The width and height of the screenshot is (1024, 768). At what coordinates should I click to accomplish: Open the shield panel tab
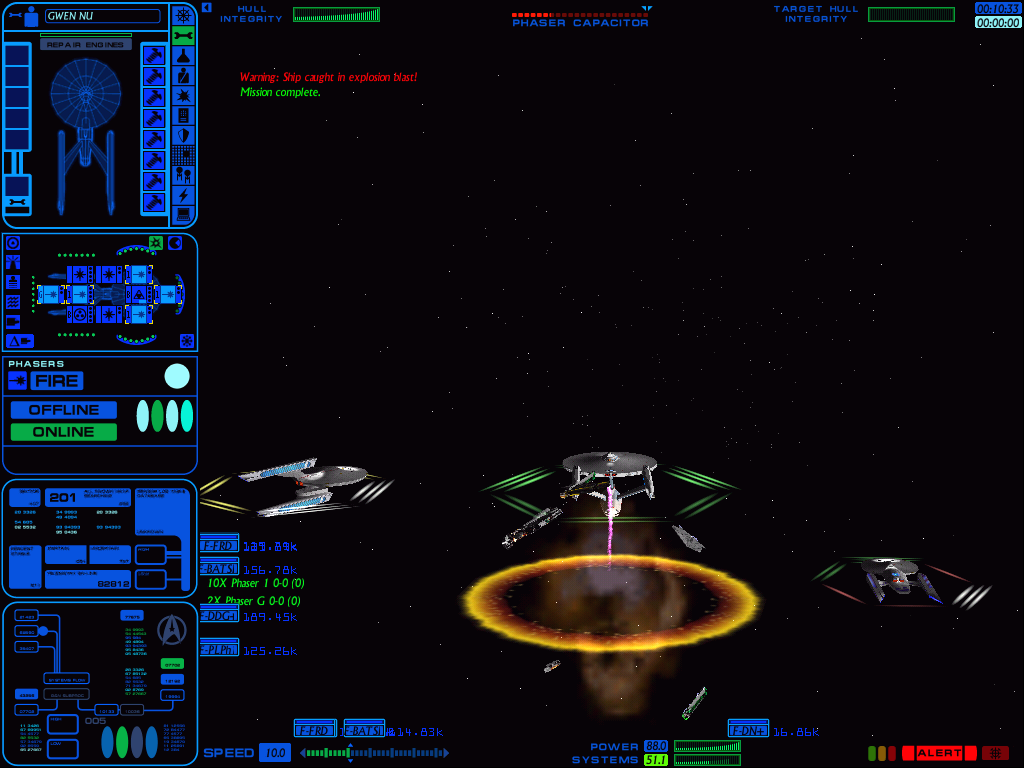tap(183, 136)
